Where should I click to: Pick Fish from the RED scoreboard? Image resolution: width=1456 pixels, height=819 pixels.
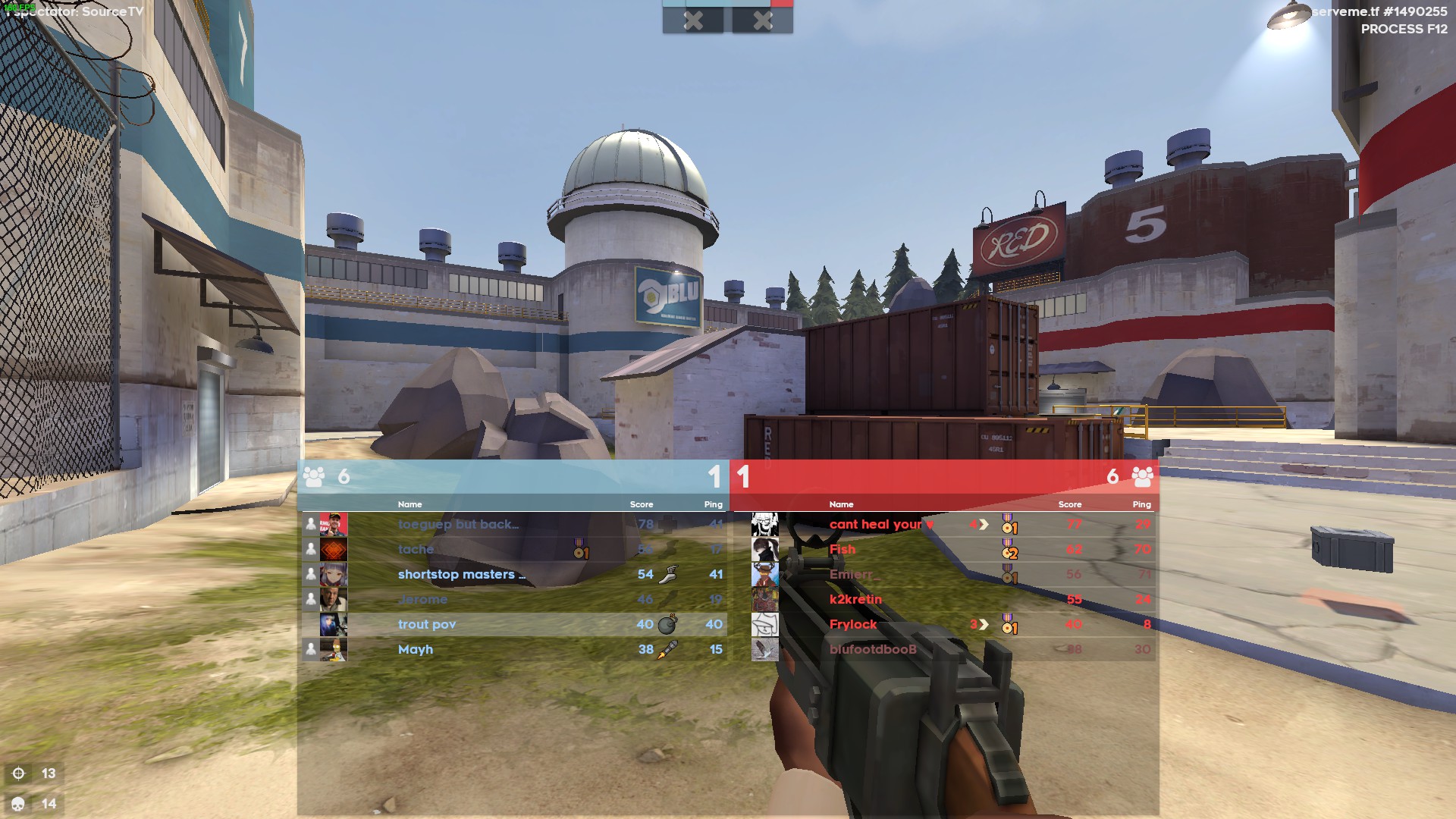[x=843, y=549]
